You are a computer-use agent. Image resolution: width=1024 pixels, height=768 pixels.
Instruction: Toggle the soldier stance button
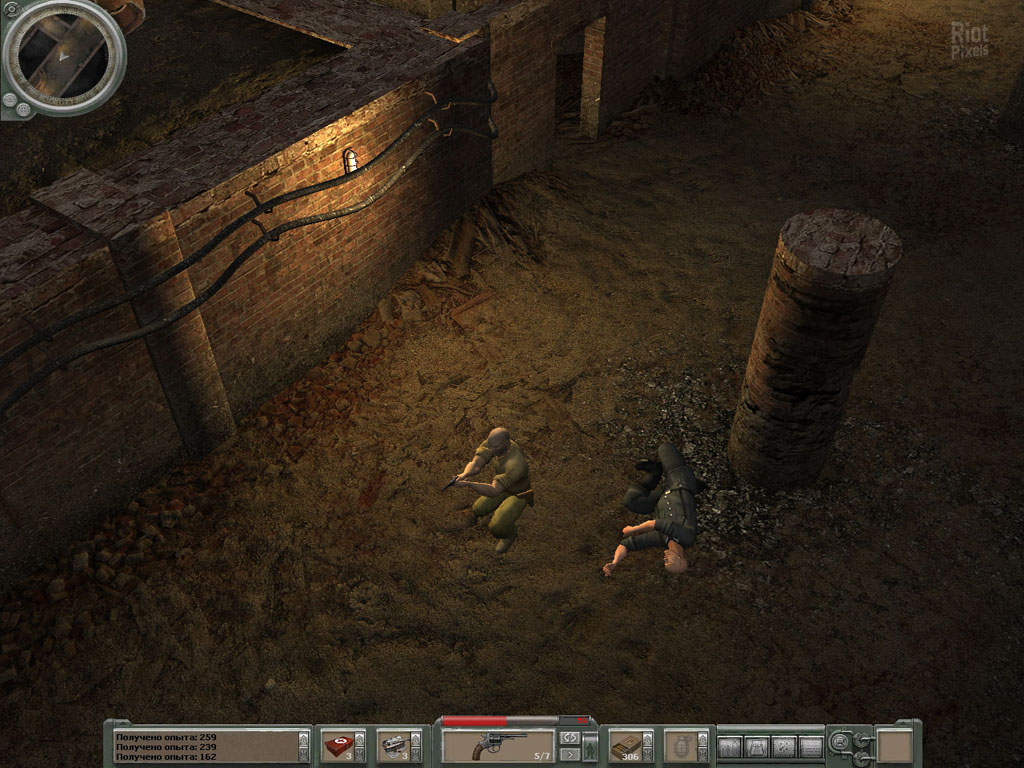[x=590, y=746]
